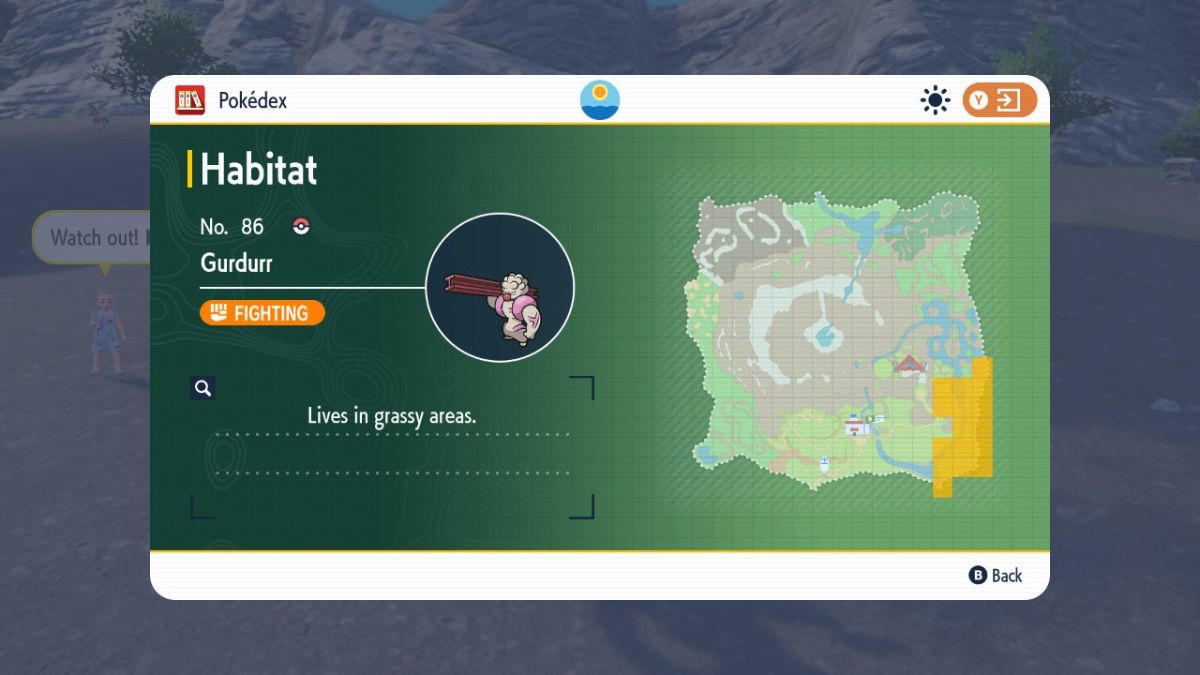Click the Fighting type badge
Screen dimensions: 1200x675
262,313
